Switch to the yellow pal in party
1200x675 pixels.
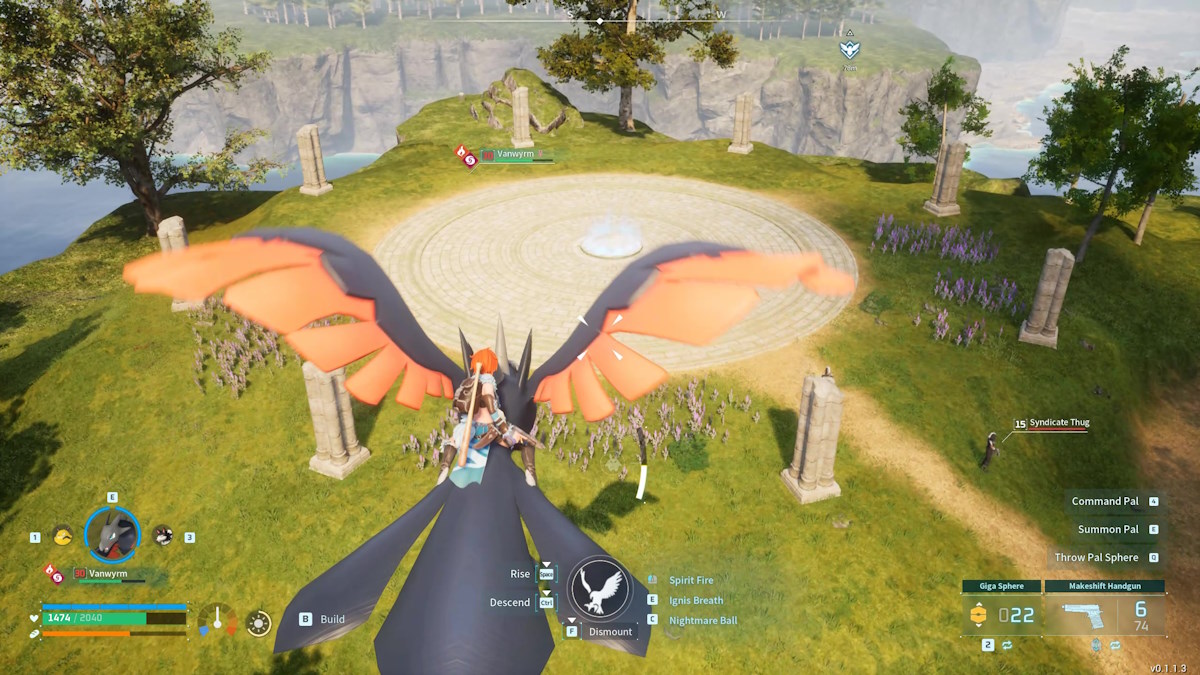point(62,536)
